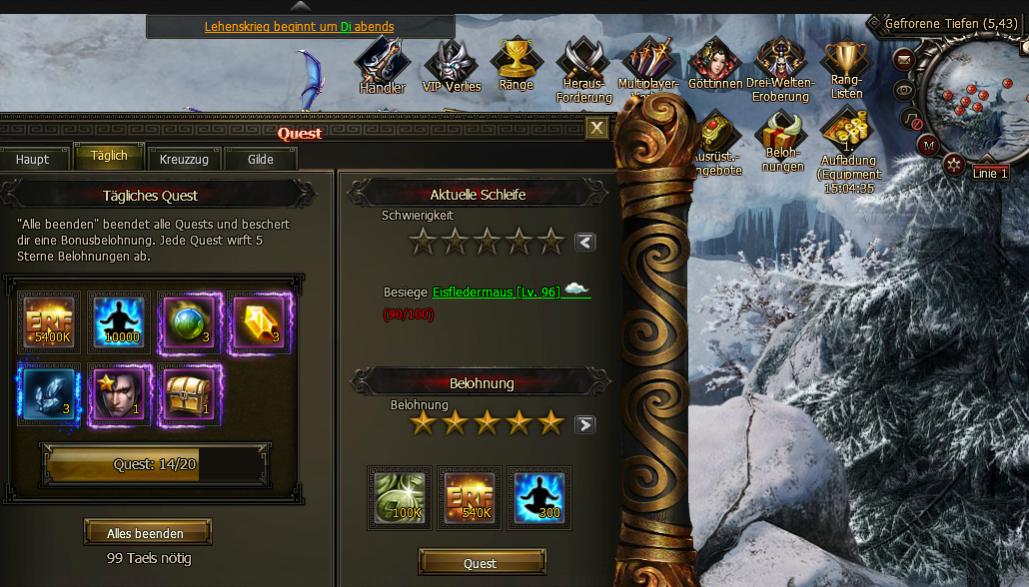Viewport: 1029px width, 587px height.
Task: Accept the quest with the Quest button
Action: [480, 563]
